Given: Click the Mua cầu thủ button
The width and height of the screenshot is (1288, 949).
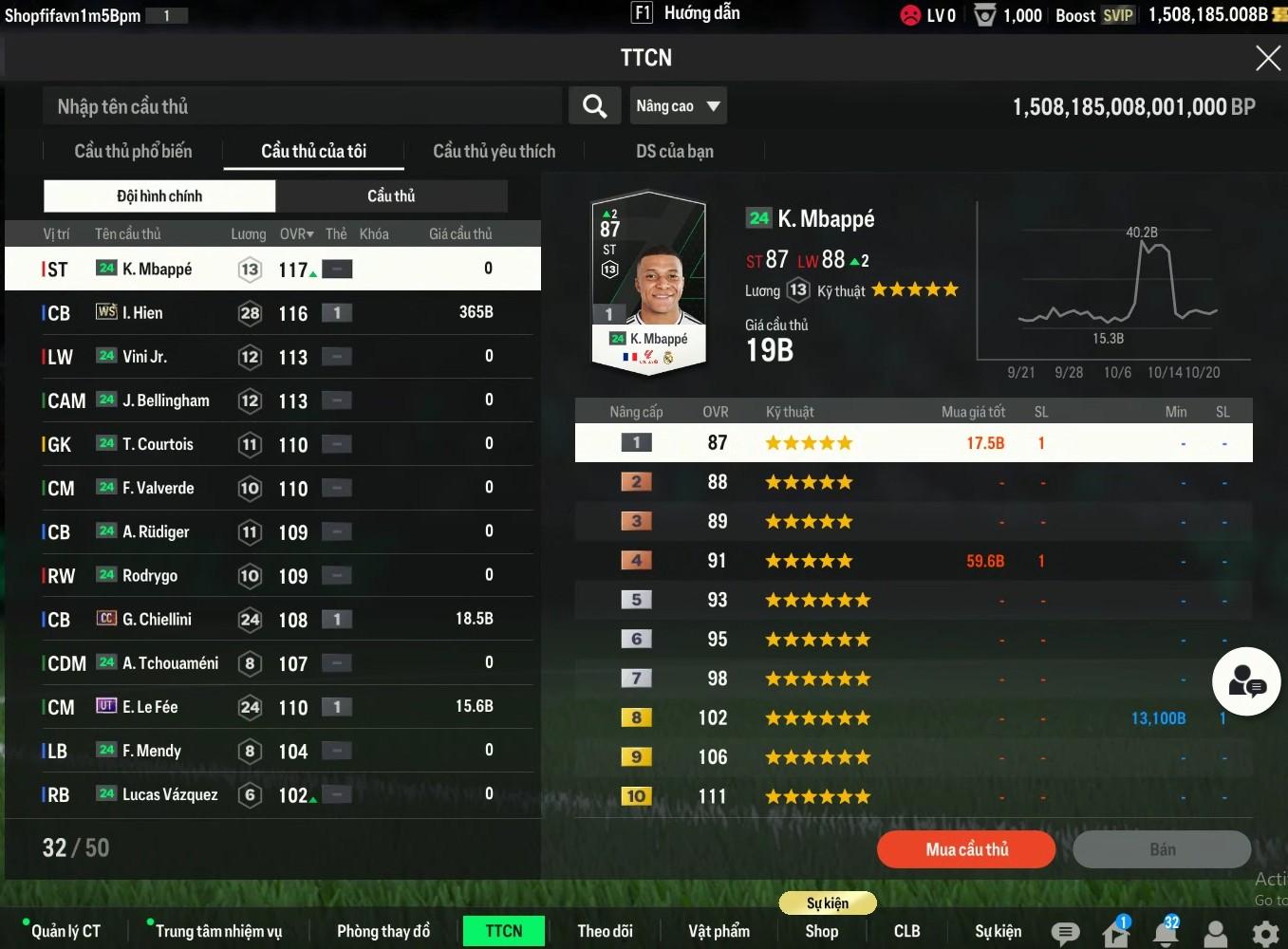Looking at the screenshot, I should pyautogui.click(x=966, y=849).
